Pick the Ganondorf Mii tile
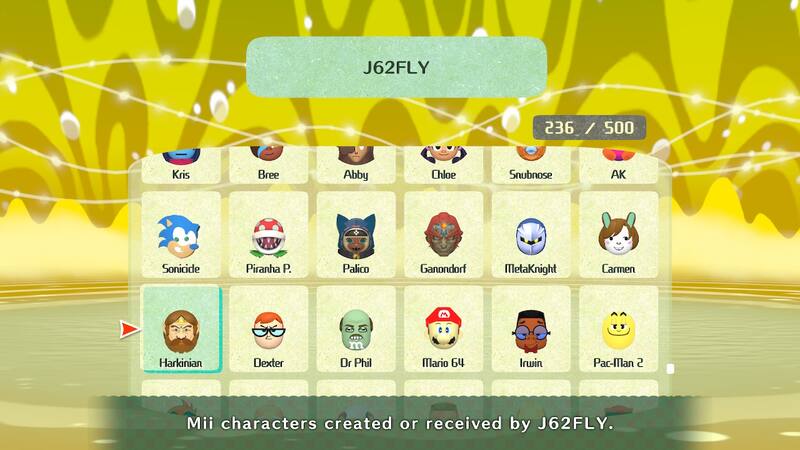 (x=443, y=236)
